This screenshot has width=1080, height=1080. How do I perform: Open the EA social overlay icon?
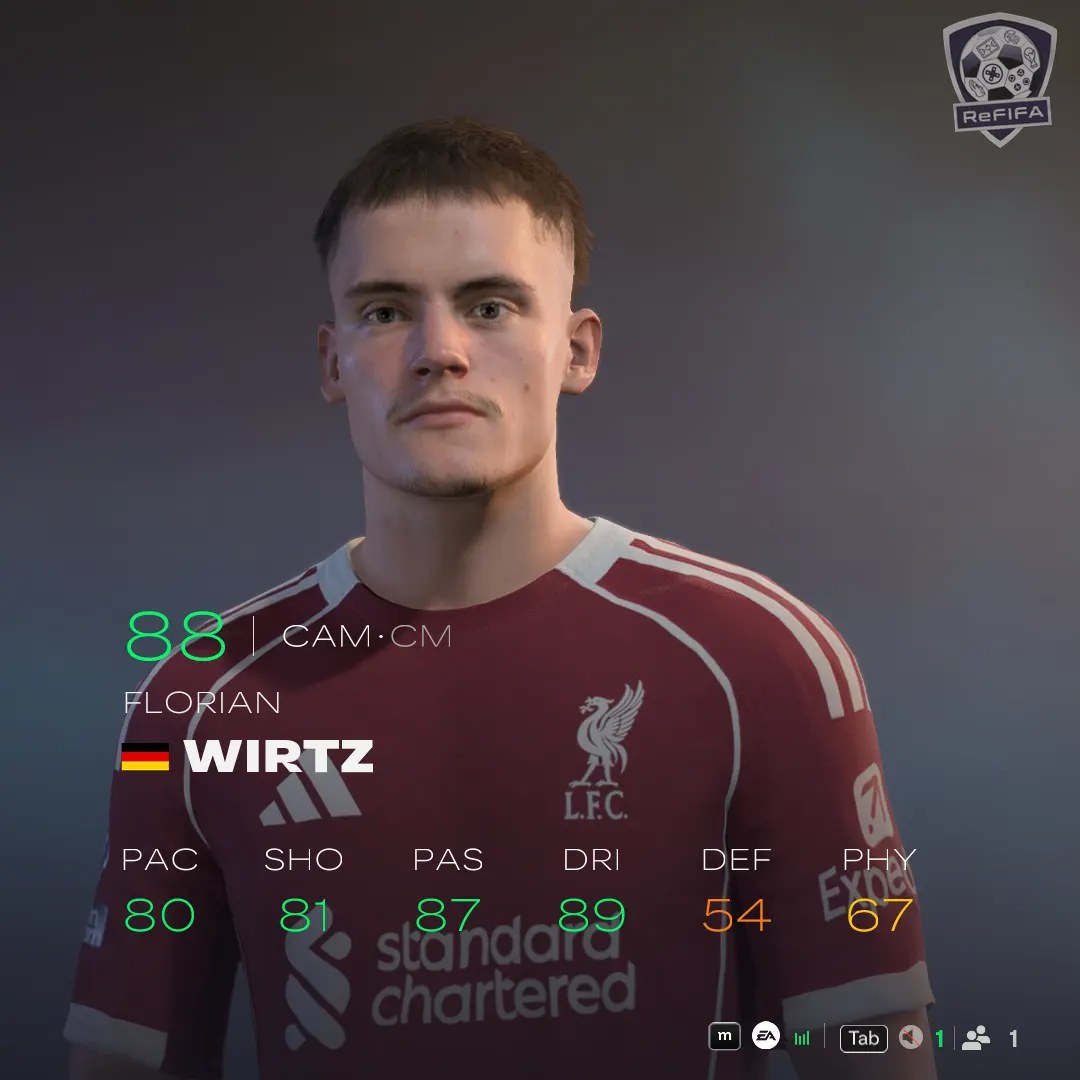[x=765, y=1037]
